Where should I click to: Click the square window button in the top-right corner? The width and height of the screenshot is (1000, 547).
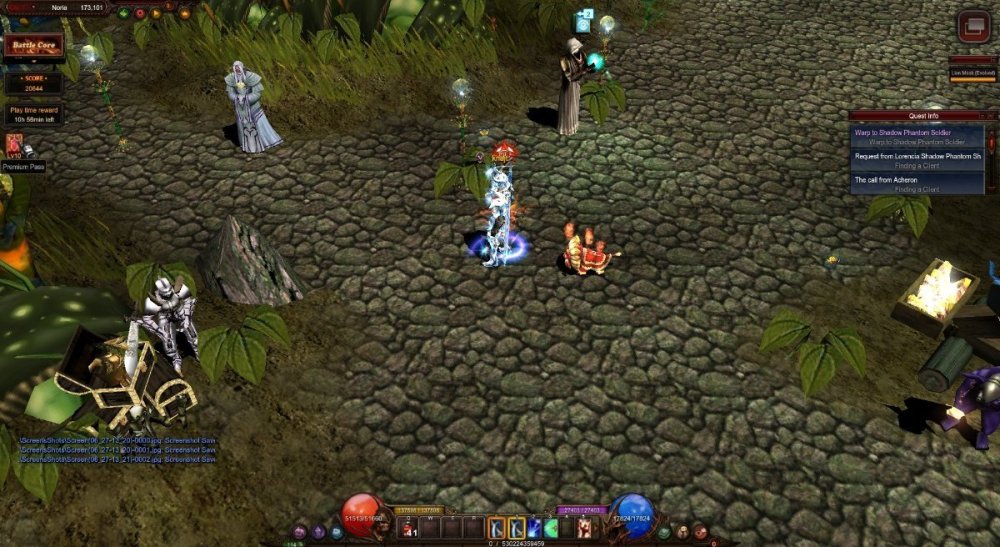973,27
